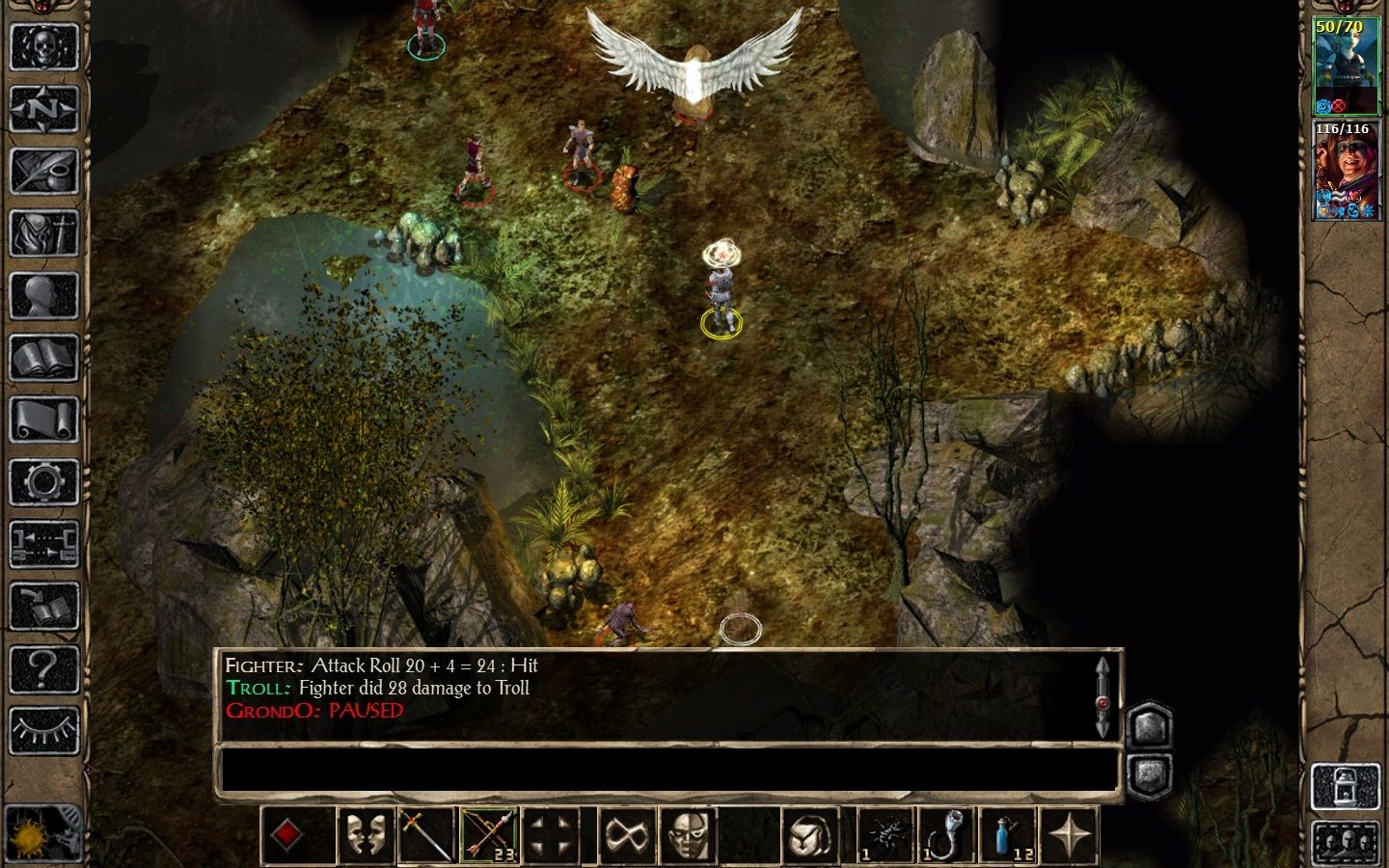Screen dimensions: 1389x868
Task: Open the journal quill-and-inkwell button
Action: 43,172
